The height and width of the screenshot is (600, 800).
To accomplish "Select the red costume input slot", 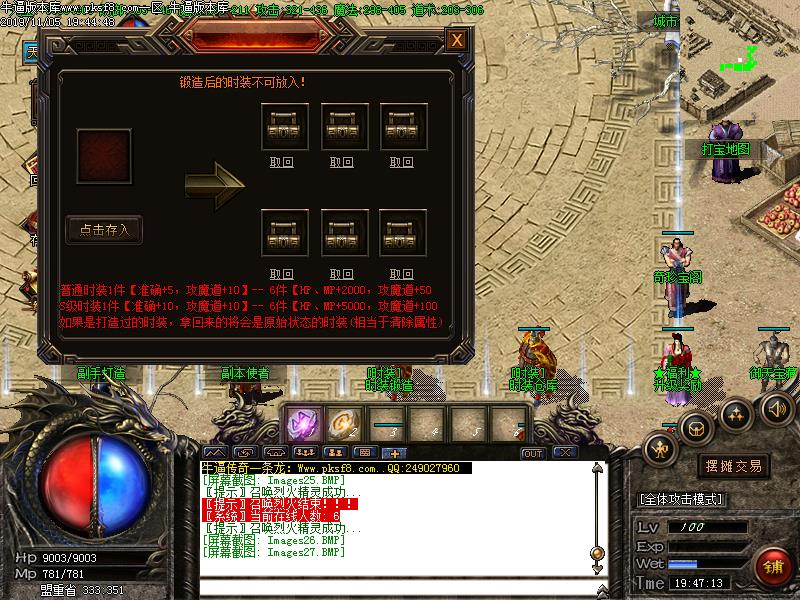I will point(105,155).
